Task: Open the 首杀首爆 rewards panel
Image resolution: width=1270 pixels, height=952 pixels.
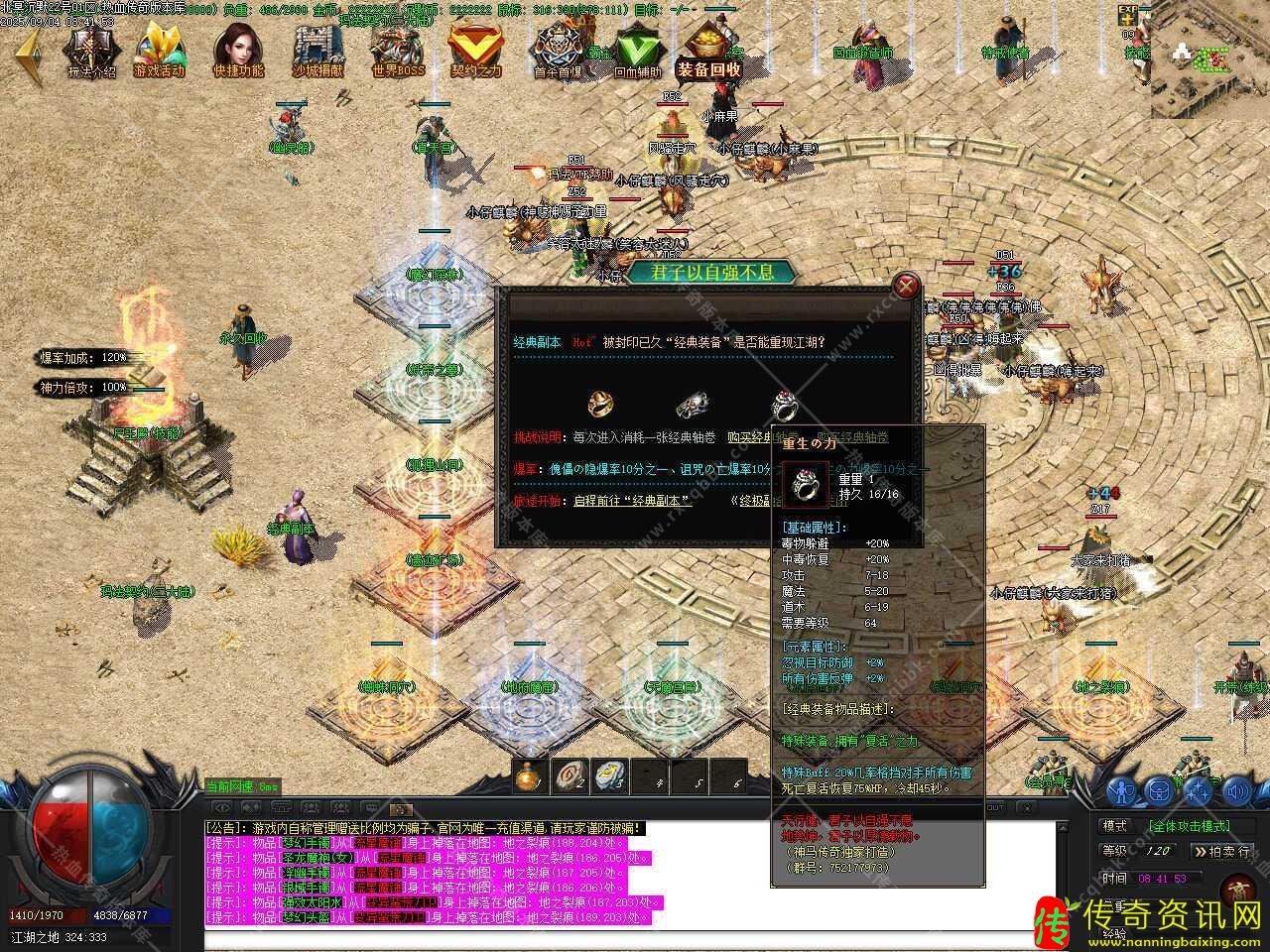Action: coord(558,51)
